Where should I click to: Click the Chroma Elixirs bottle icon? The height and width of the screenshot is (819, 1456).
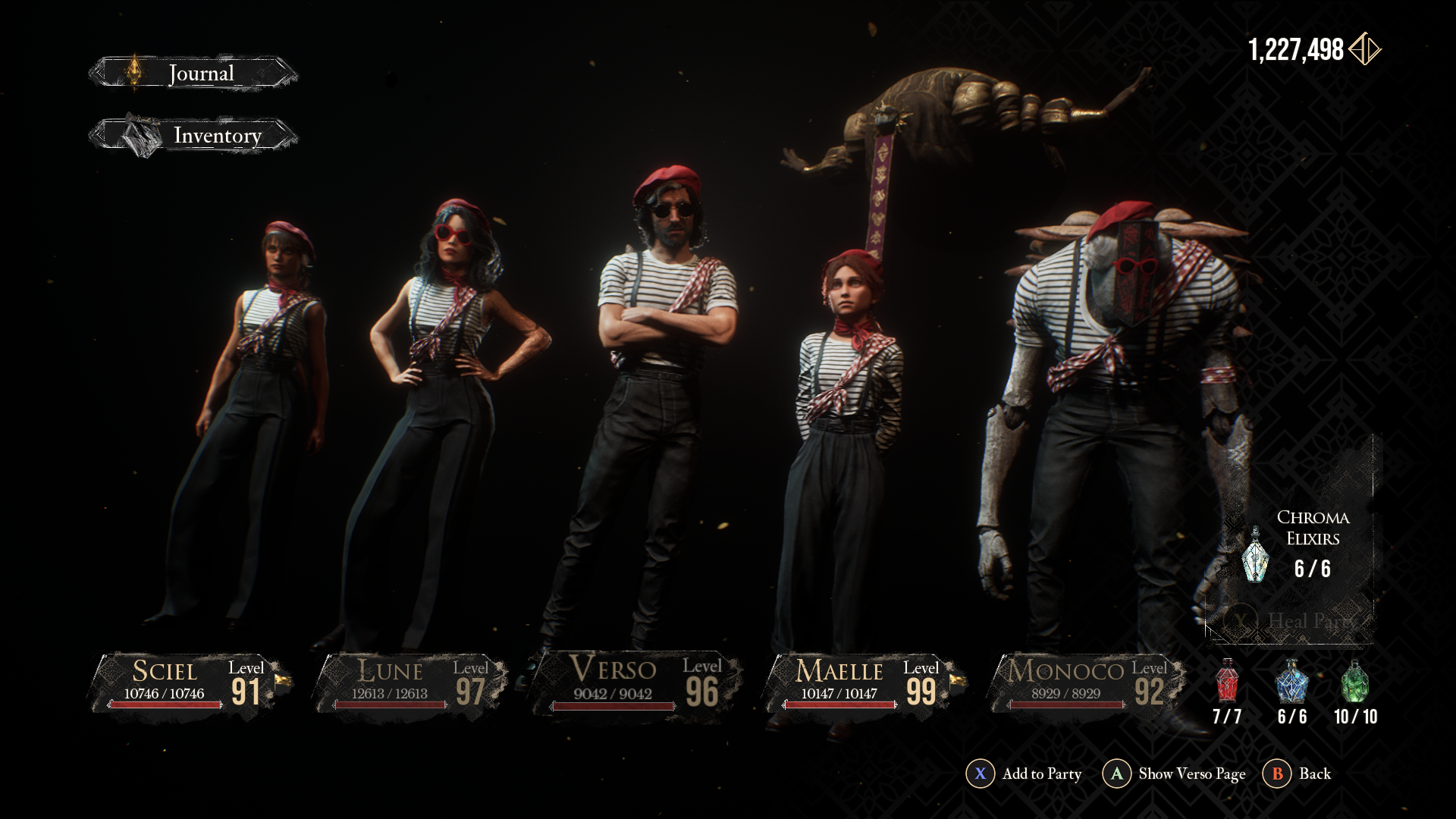1256,555
